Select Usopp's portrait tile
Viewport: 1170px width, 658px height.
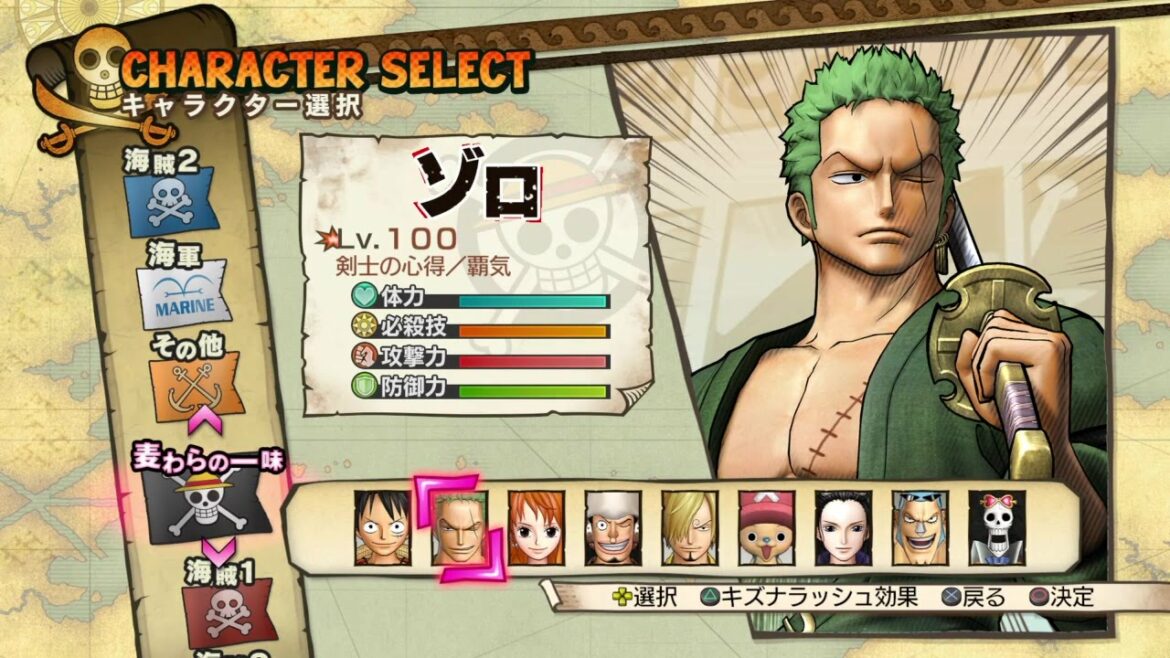pos(613,528)
